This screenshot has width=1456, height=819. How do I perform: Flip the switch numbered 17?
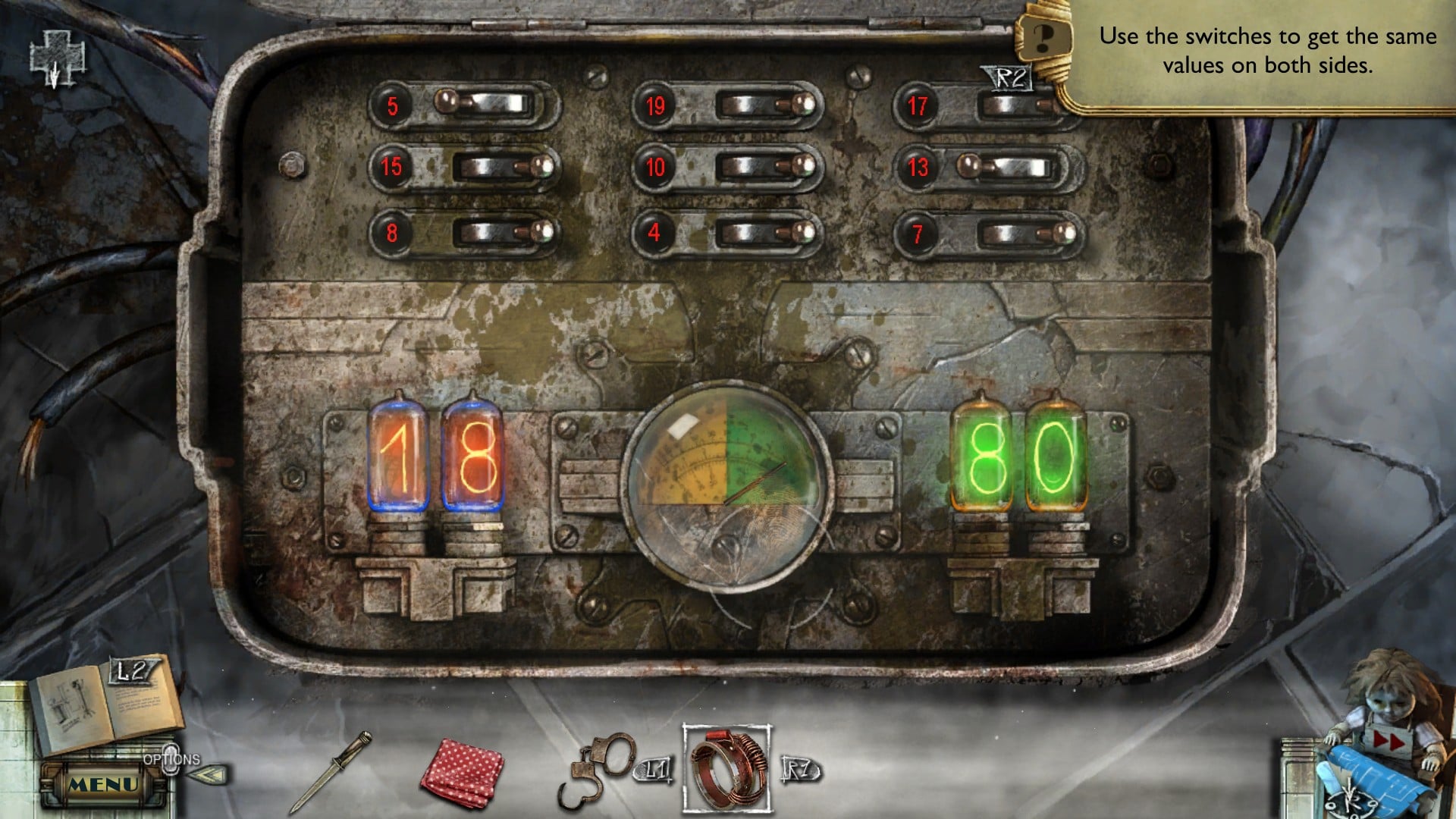pos(1016,106)
